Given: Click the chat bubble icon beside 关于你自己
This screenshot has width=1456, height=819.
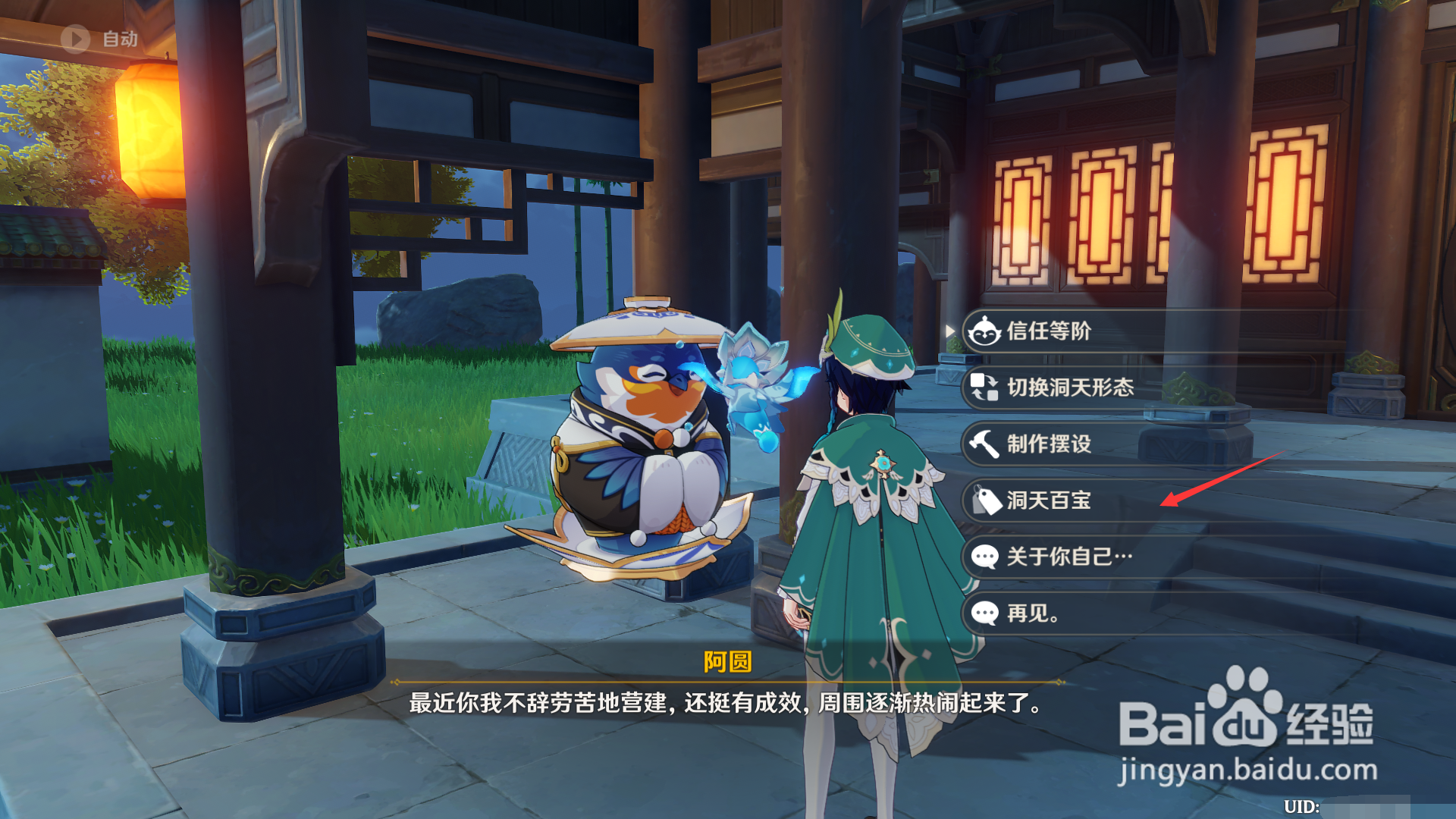Looking at the screenshot, I should point(984,557).
